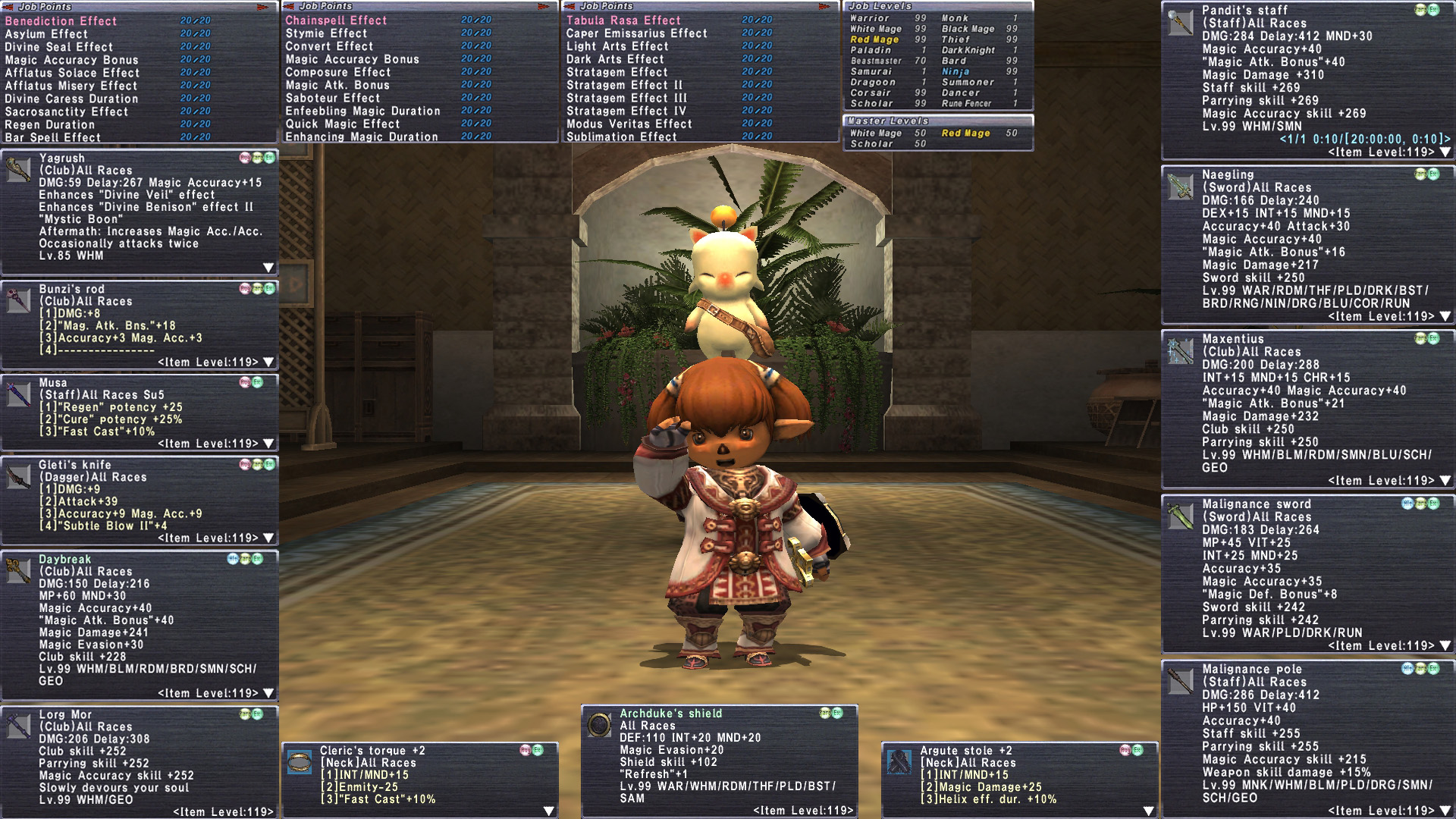Select the Bunzi's rod item icon
Image resolution: width=1456 pixels, height=819 pixels.
[18, 300]
